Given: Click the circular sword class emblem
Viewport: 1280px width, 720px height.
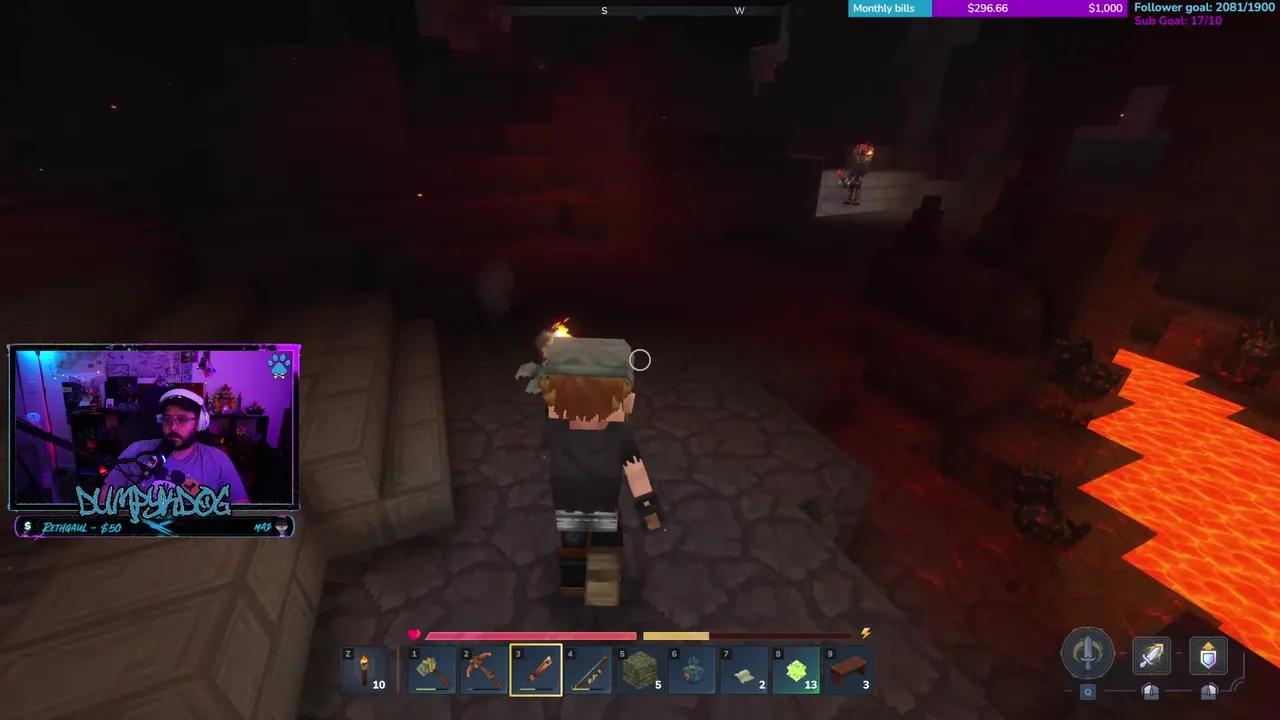Looking at the screenshot, I should tap(1088, 652).
